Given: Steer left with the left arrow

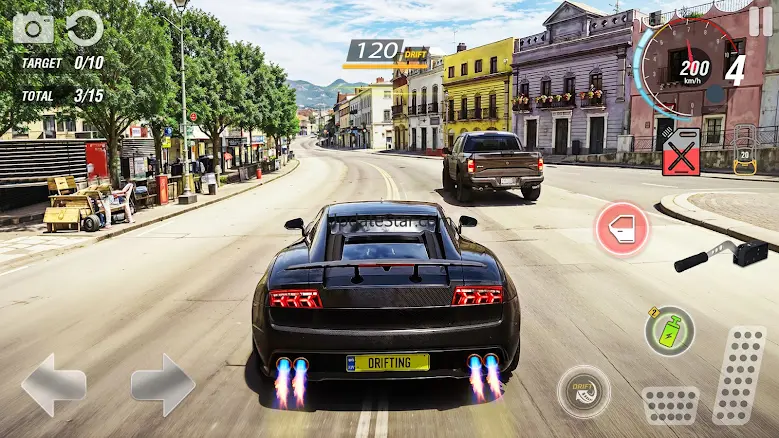Looking at the screenshot, I should (x=53, y=385).
